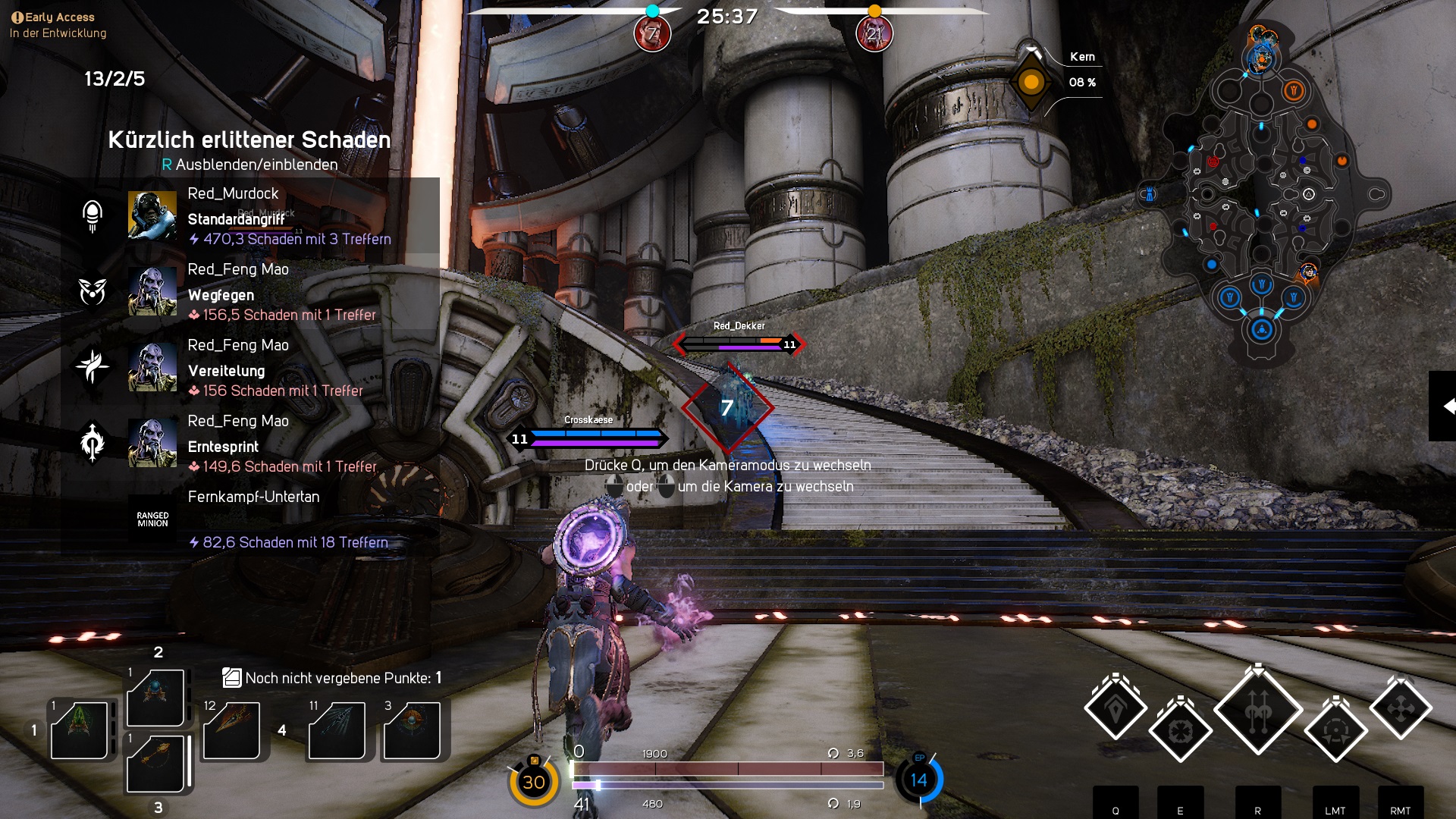Activate the large twin-arrows ultimate ability
The image size is (1456, 819).
(x=1258, y=711)
